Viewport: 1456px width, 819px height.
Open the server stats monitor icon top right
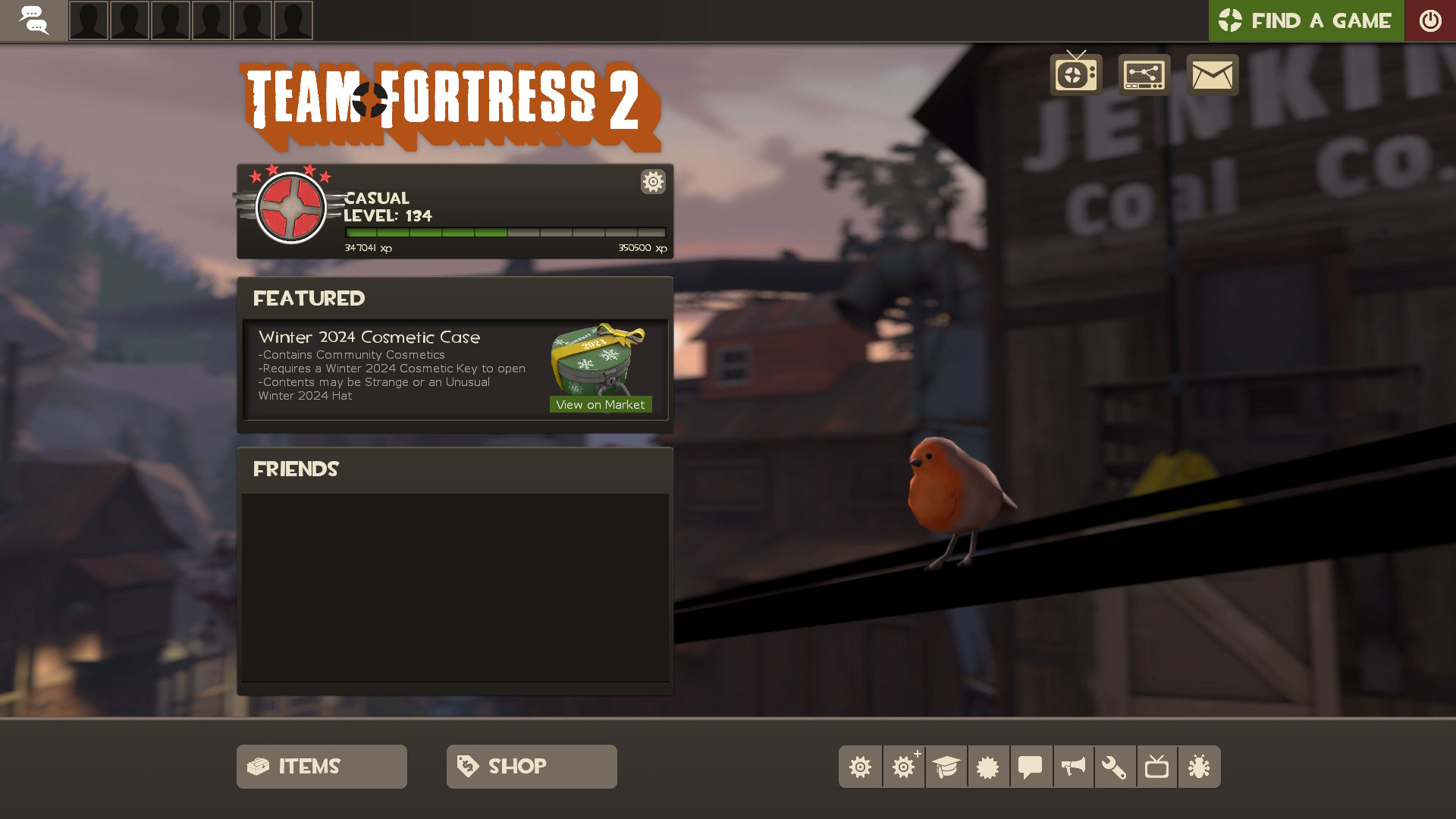point(1144,74)
